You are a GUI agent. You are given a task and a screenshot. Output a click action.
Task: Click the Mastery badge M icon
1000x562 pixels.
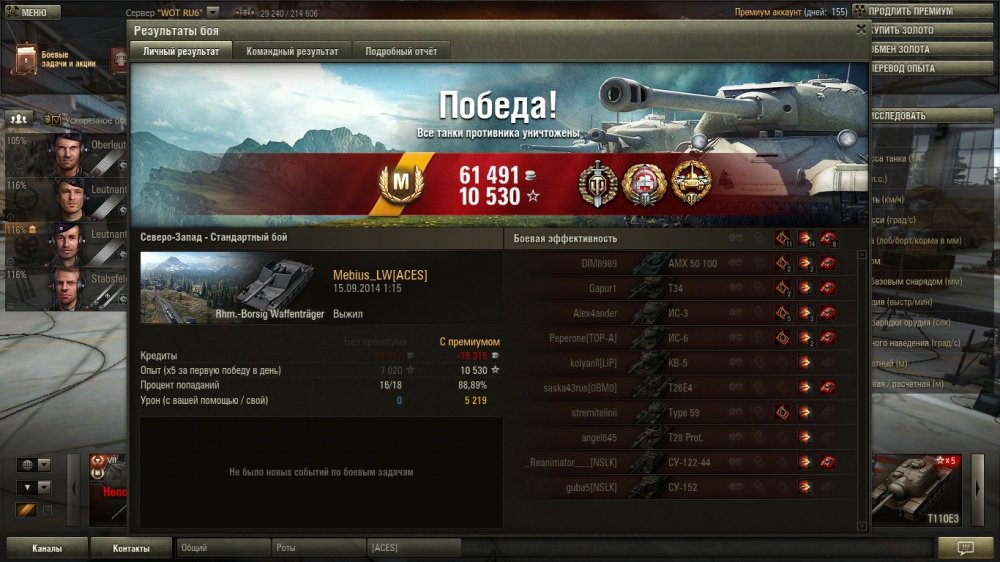tap(400, 184)
